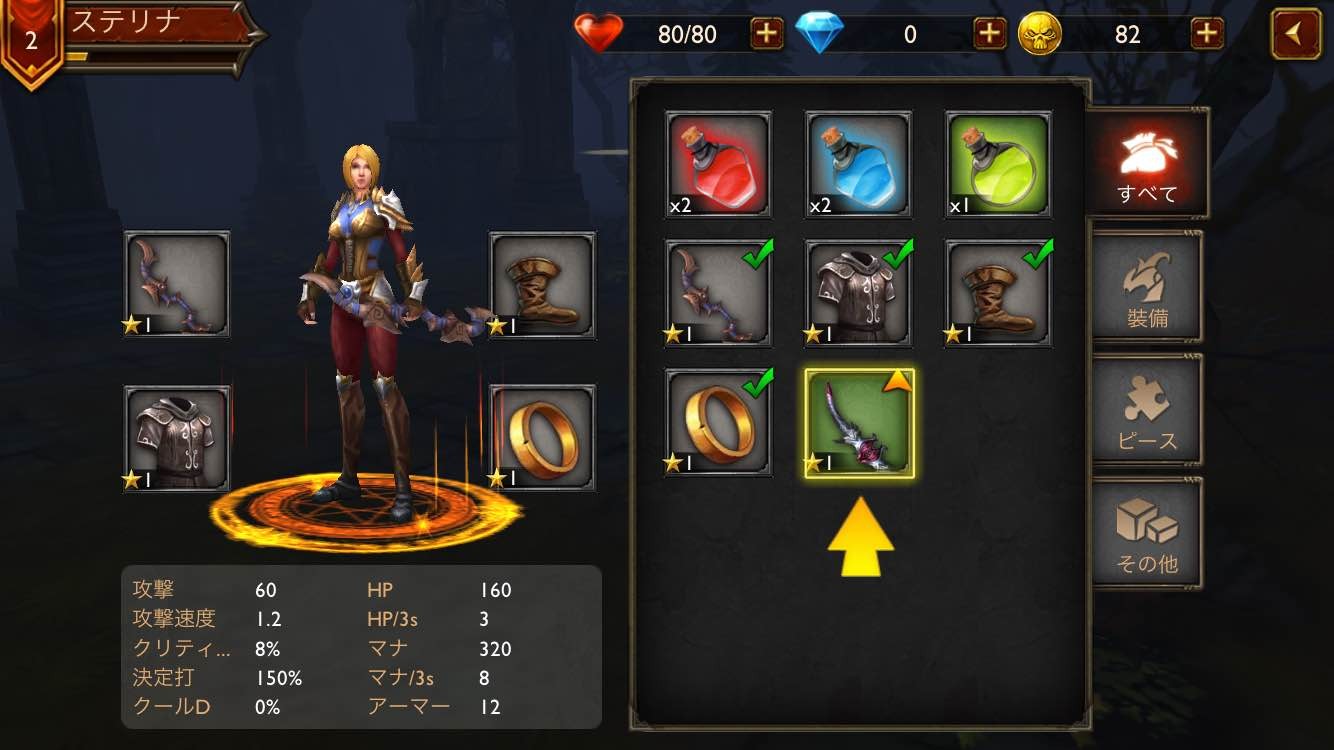The width and height of the screenshot is (1334, 750).
Task: Select the その他 category tab
Action: click(1147, 533)
